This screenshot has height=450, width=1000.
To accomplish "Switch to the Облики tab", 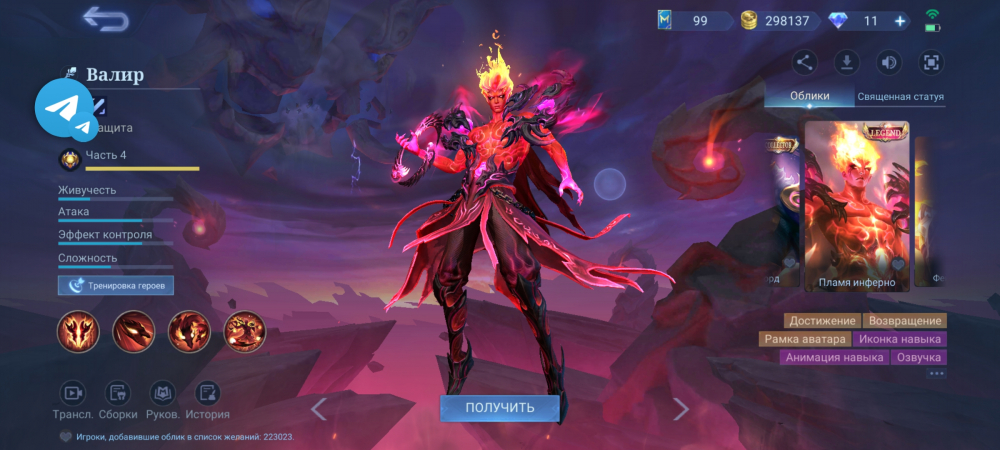I will [x=809, y=97].
